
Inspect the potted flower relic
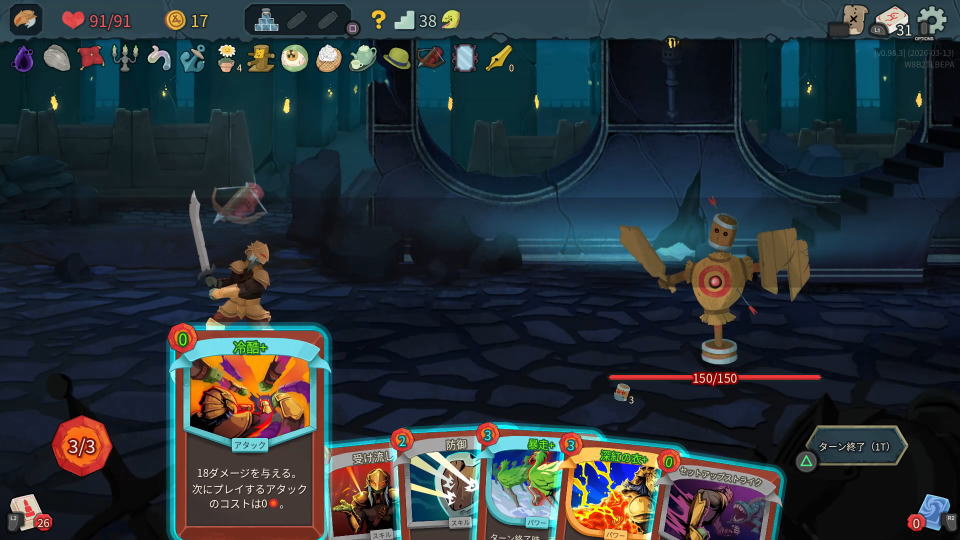pos(227,58)
